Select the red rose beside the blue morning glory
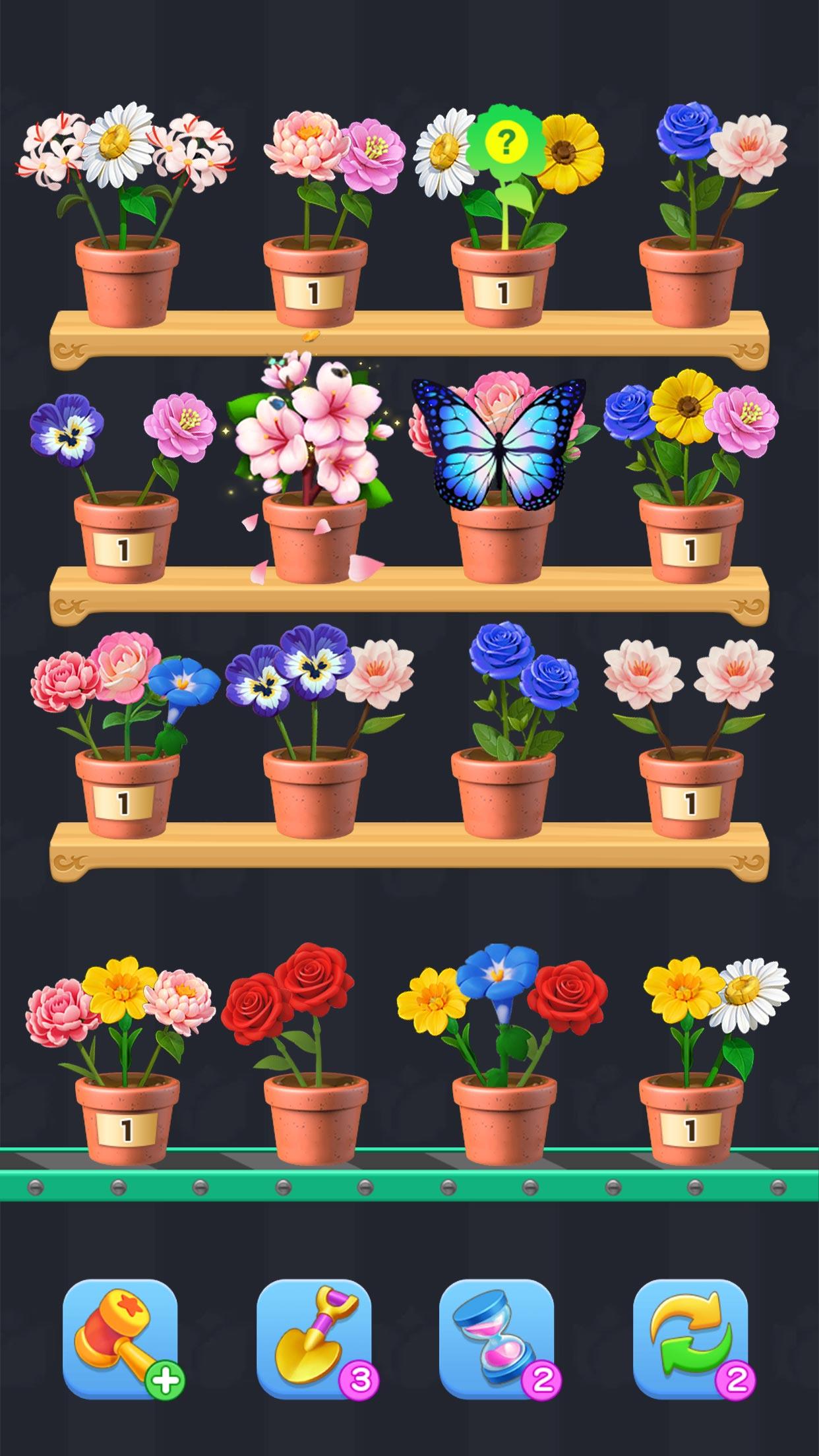The width and height of the screenshot is (819, 1456). (566, 996)
